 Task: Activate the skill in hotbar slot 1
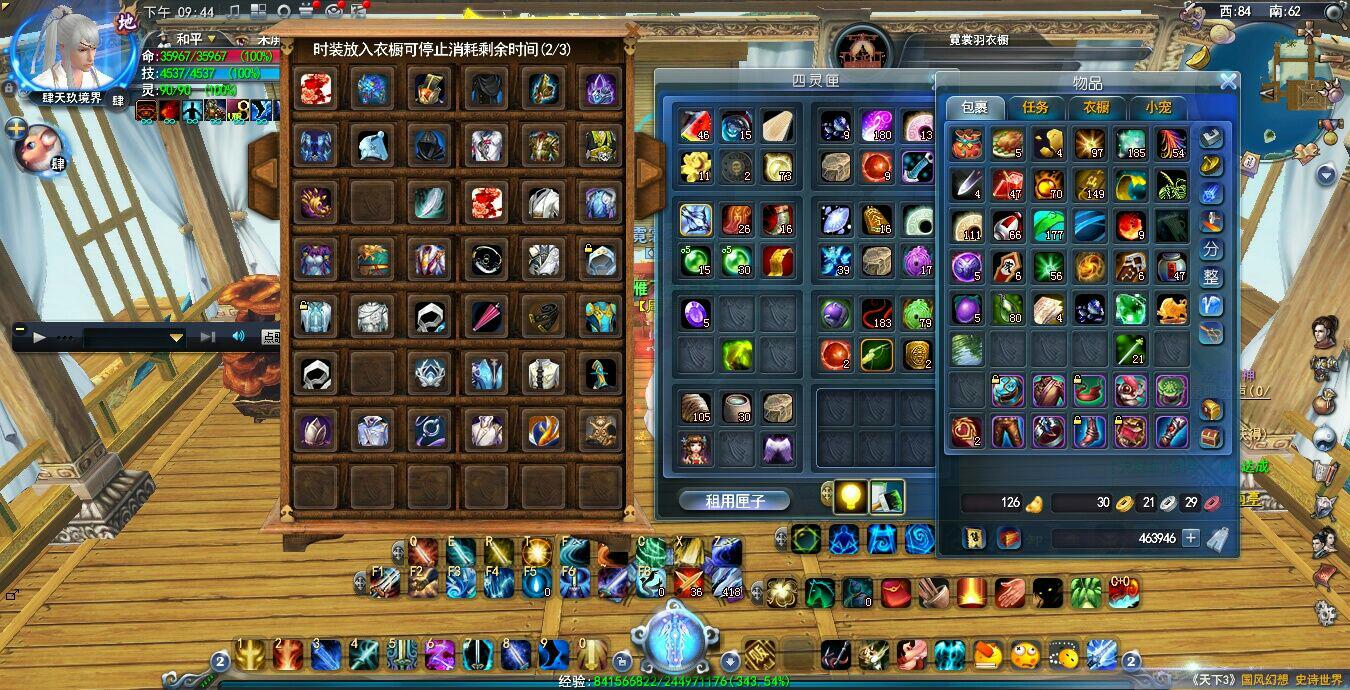tap(251, 655)
